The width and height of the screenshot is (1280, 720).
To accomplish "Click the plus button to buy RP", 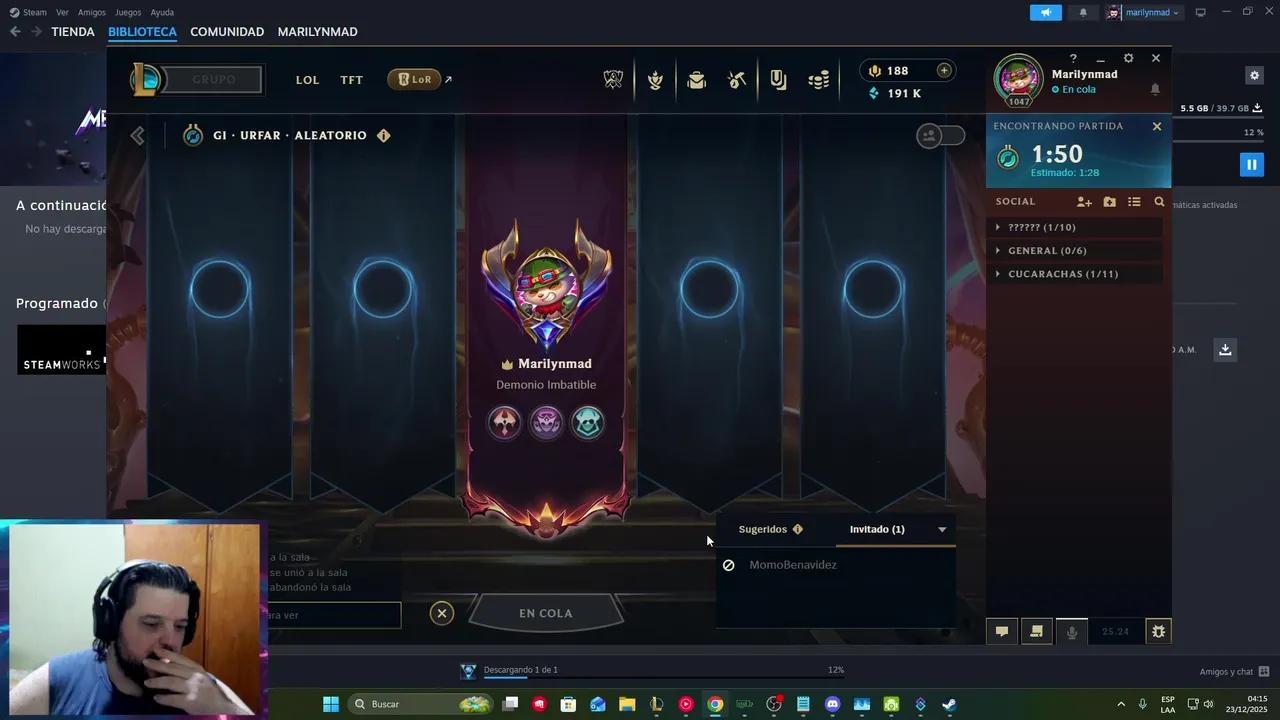I will [x=944, y=70].
